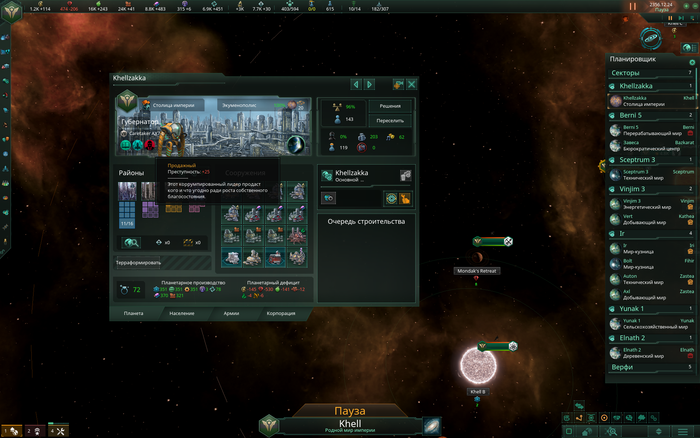
Task: Close the Khellzakka planet window
Action: (x=411, y=84)
